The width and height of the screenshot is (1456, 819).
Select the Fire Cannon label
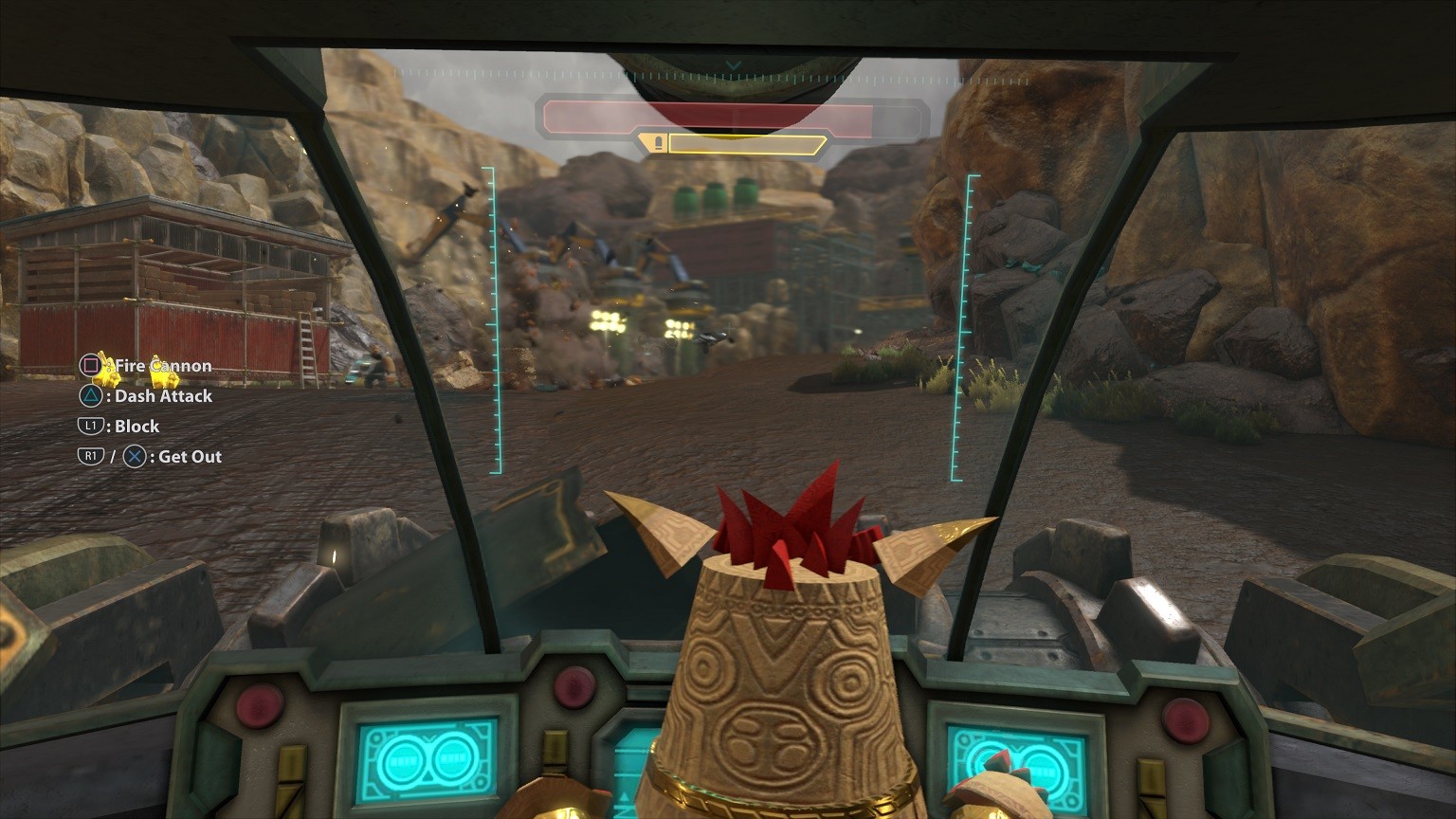point(161,365)
